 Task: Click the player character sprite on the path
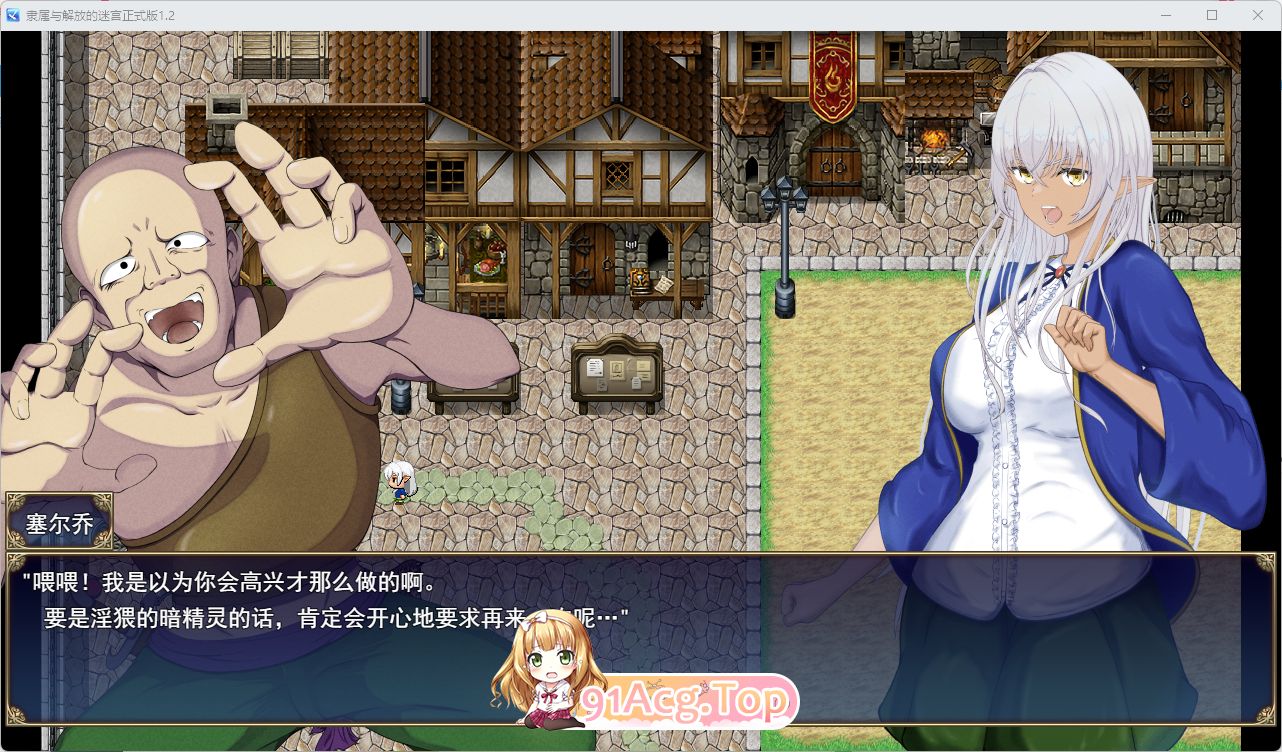point(399,482)
